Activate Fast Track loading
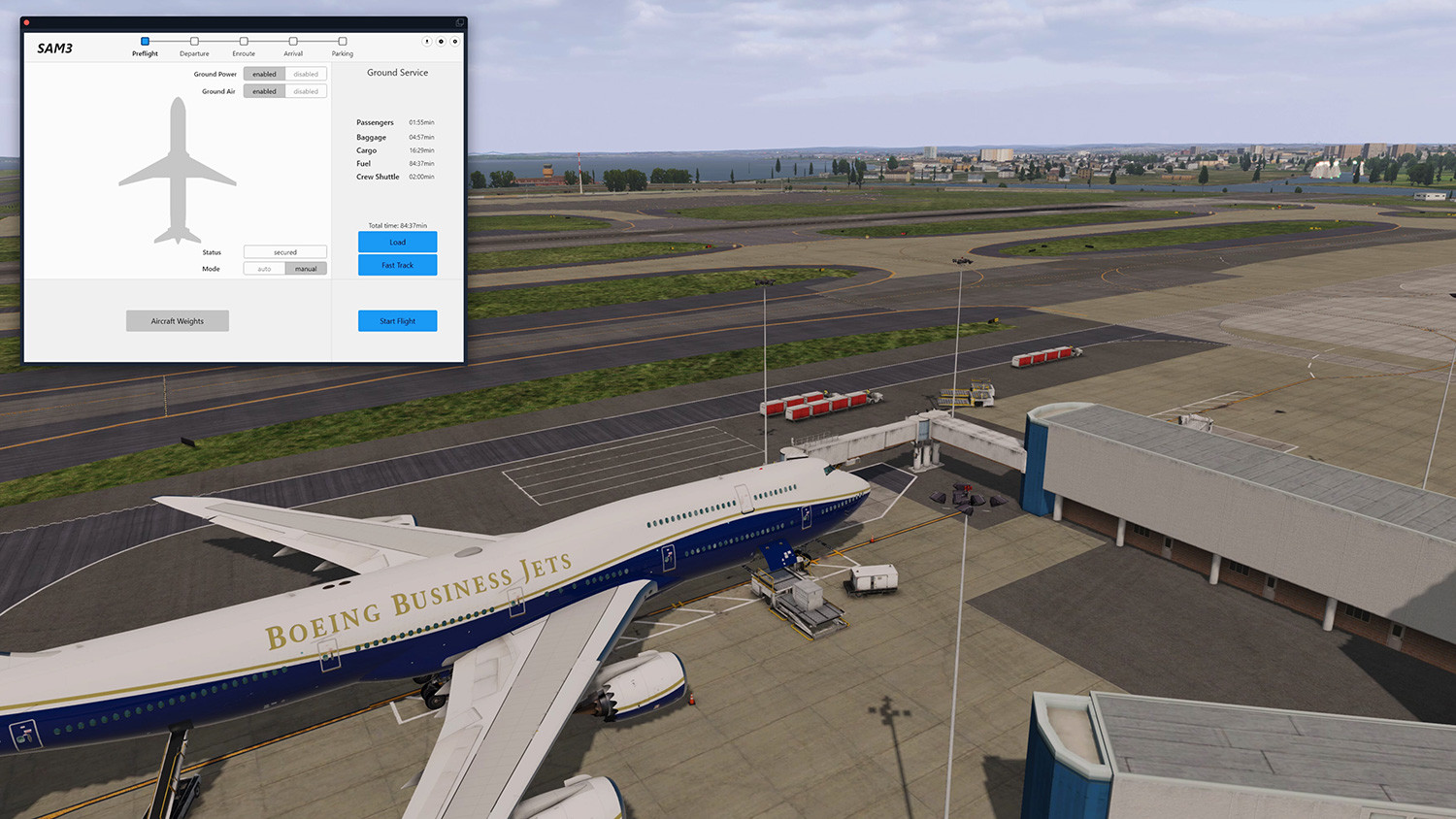This screenshot has width=1456, height=819. click(397, 264)
